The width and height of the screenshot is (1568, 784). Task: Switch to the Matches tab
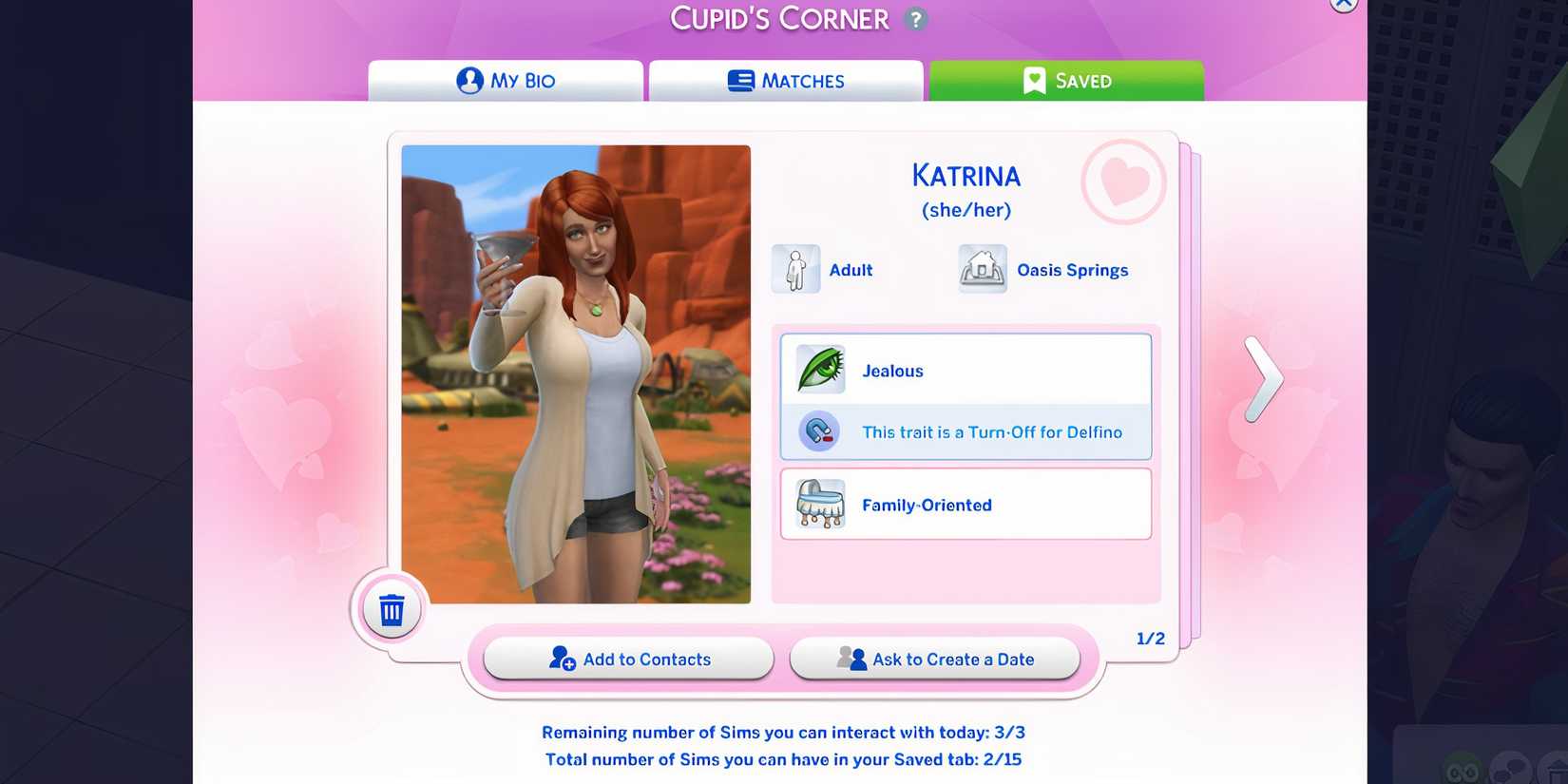pyautogui.click(x=785, y=80)
